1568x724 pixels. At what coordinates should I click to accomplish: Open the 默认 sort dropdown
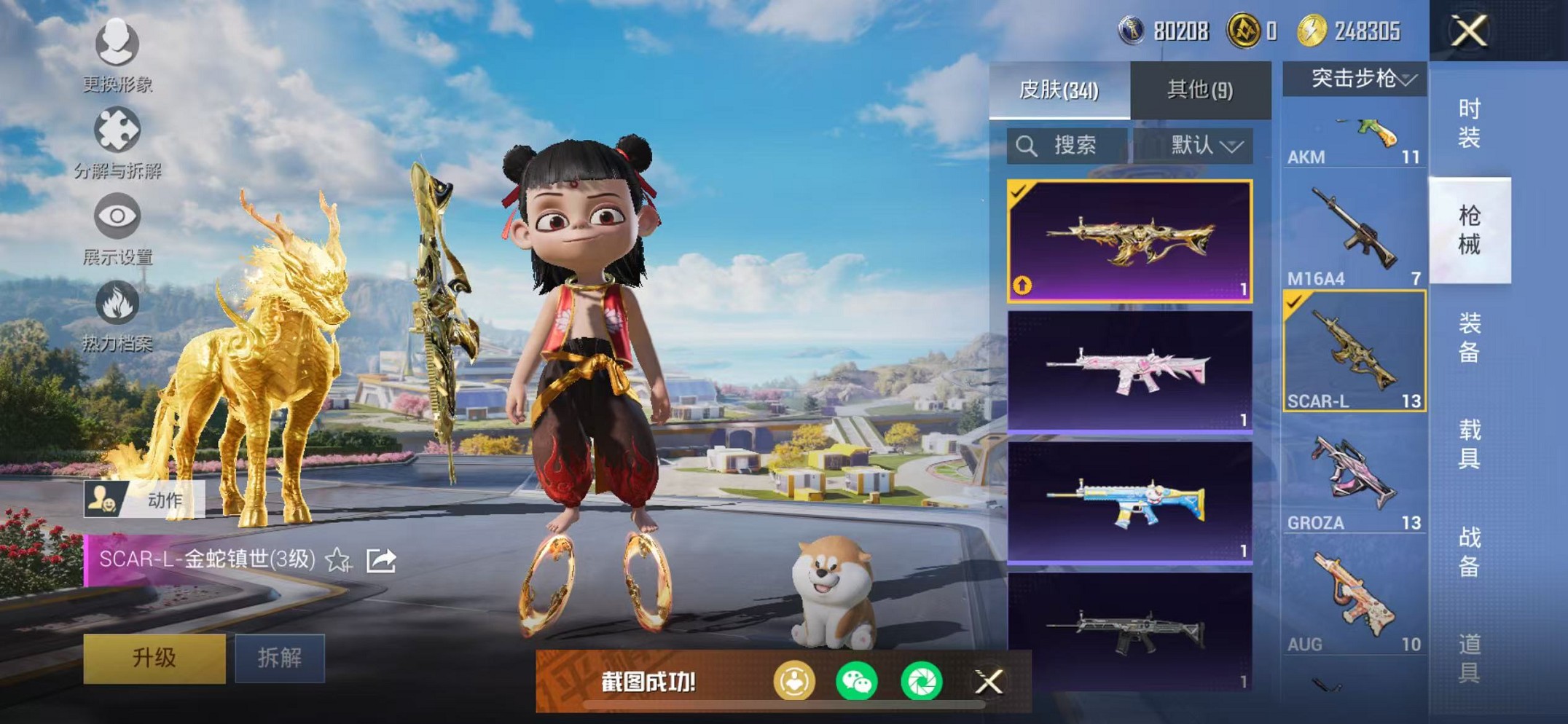coord(1204,146)
